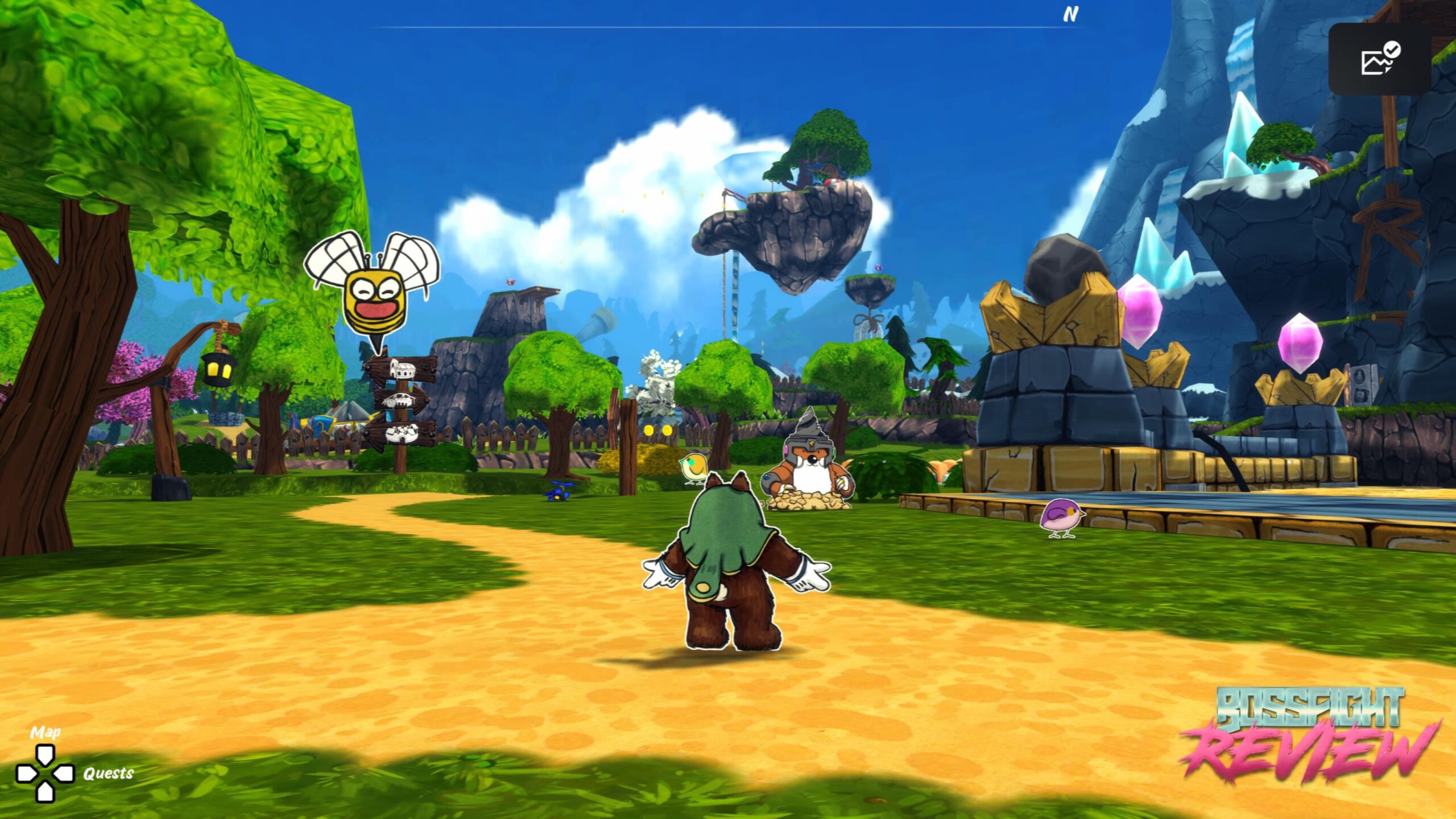Open the Map shortcut label
This screenshot has width=1456, height=819.
45,732
